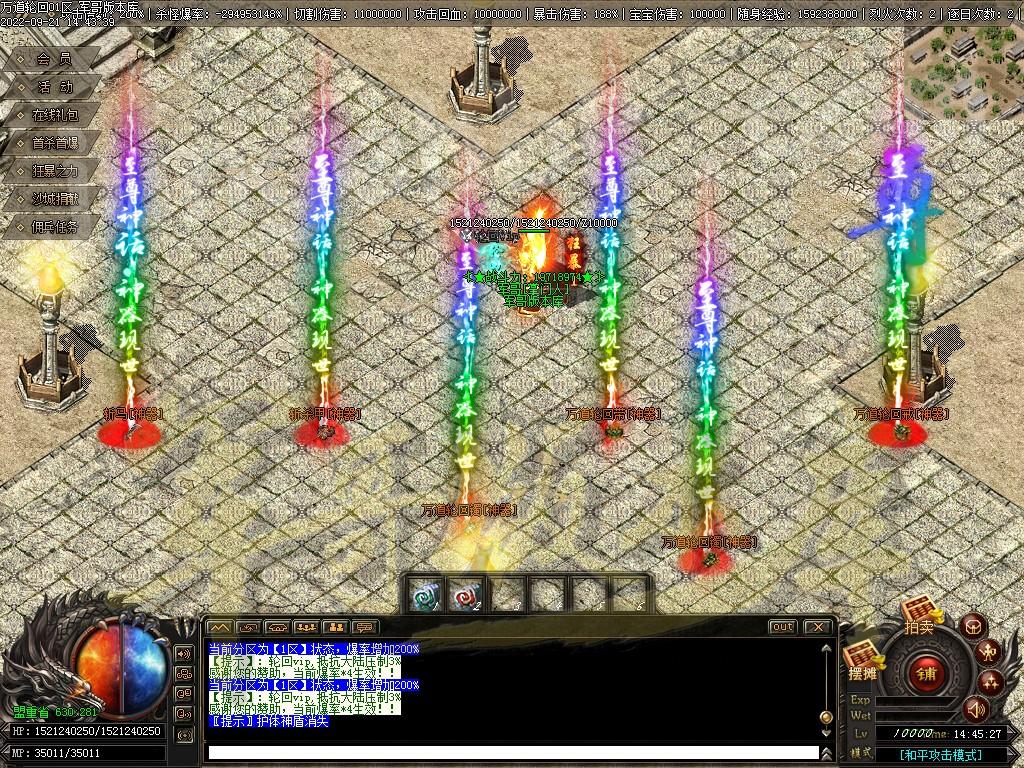
Task: Open the 首杀首爆 menu entry
Action: coord(53,143)
